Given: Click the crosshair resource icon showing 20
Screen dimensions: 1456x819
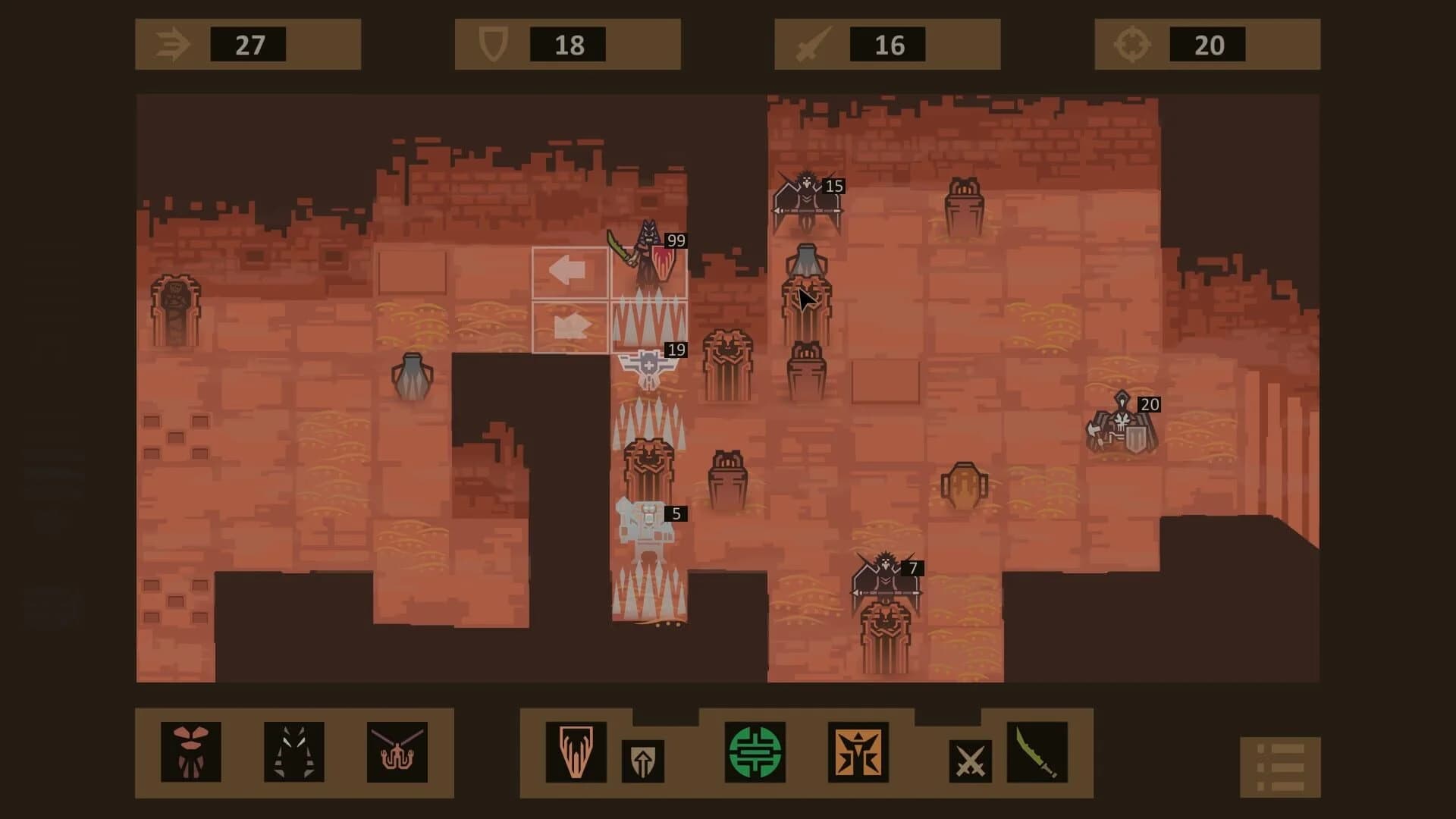Looking at the screenshot, I should tap(1132, 43).
